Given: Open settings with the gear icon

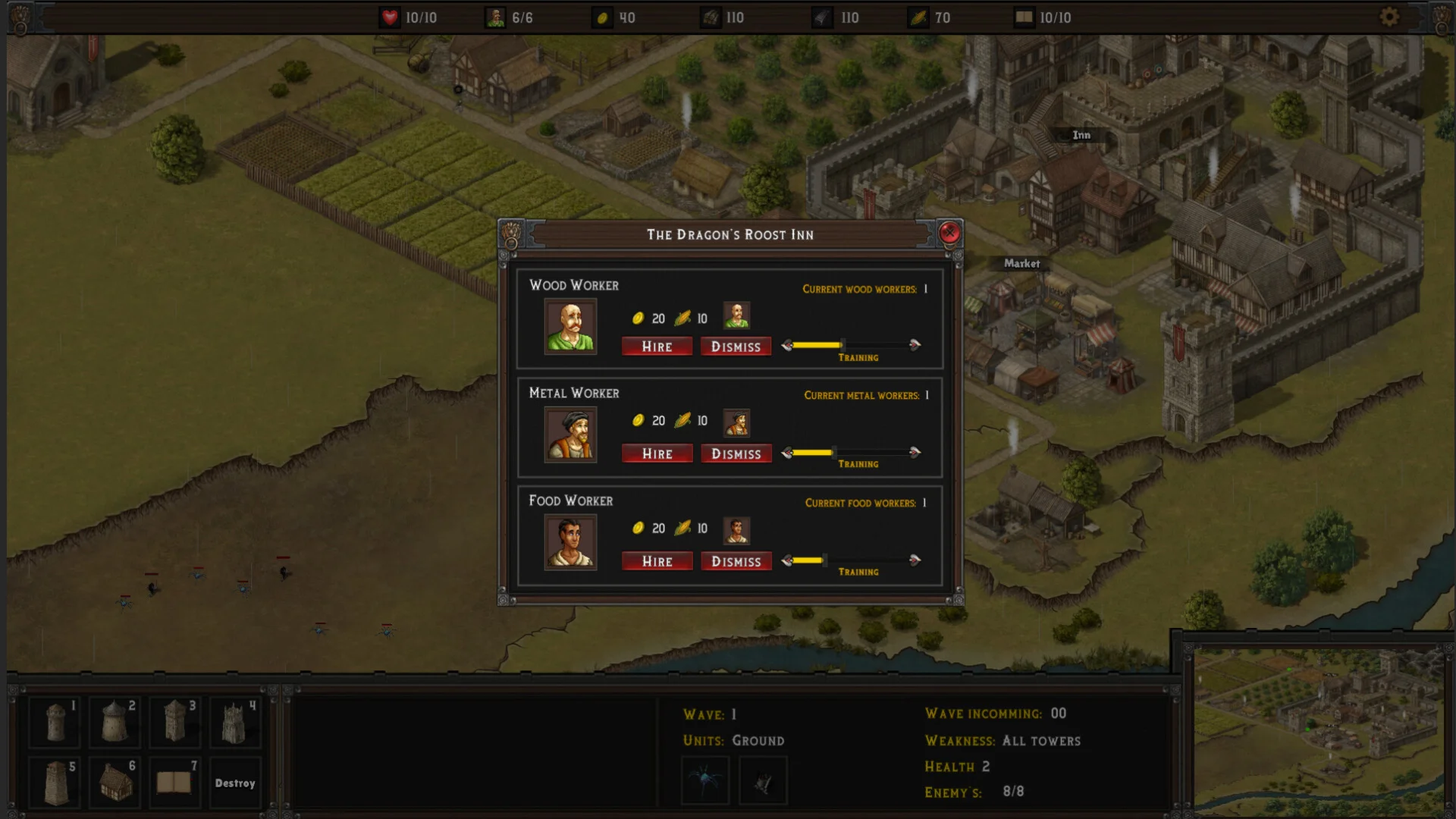Looking at the screenshot, I should (1389, 17).
